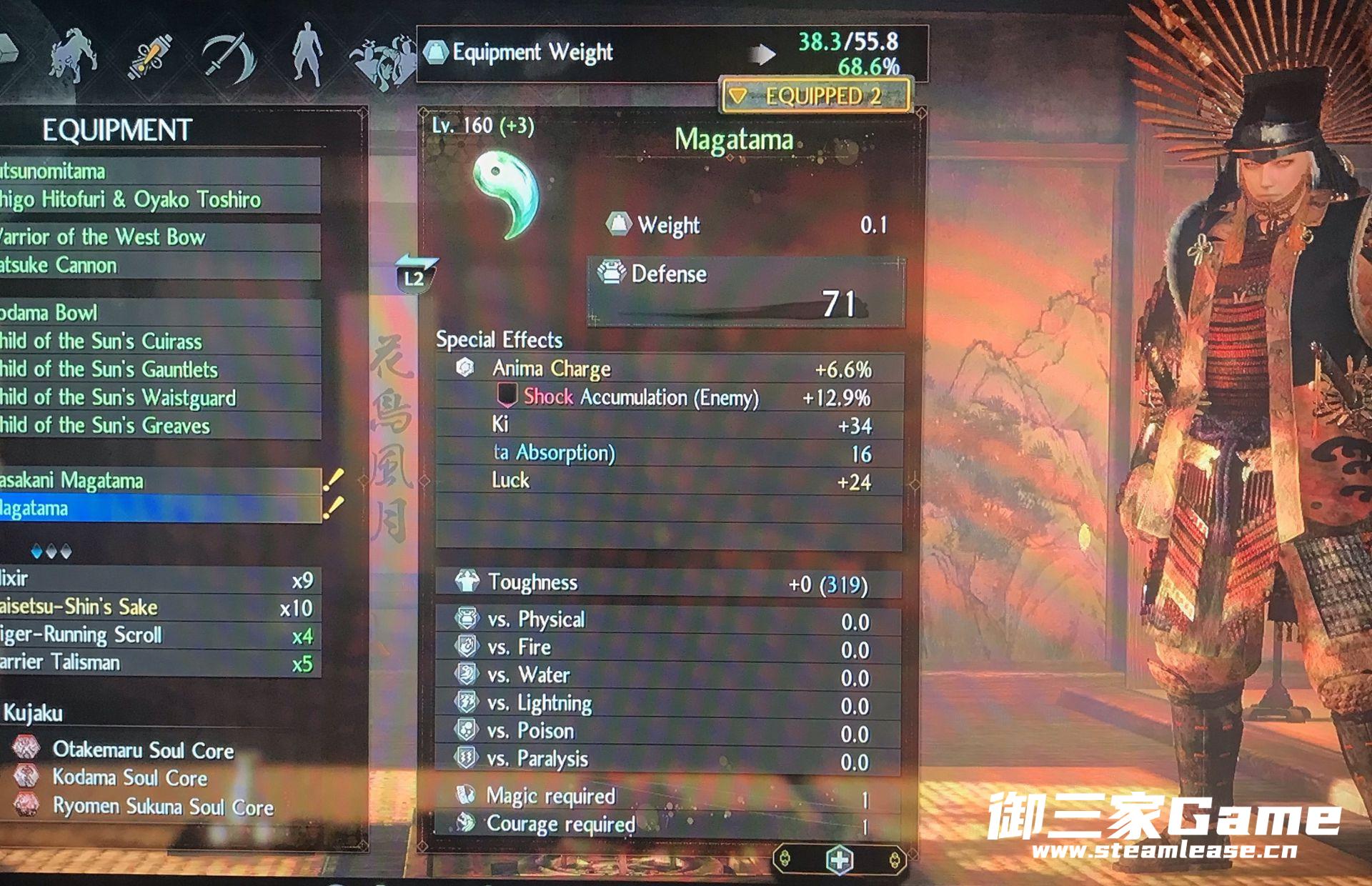Viewport: 1372px width, 886px height.
Task: Choose Child of the Sun's Greaves
Action: click(x=157, y=426)
